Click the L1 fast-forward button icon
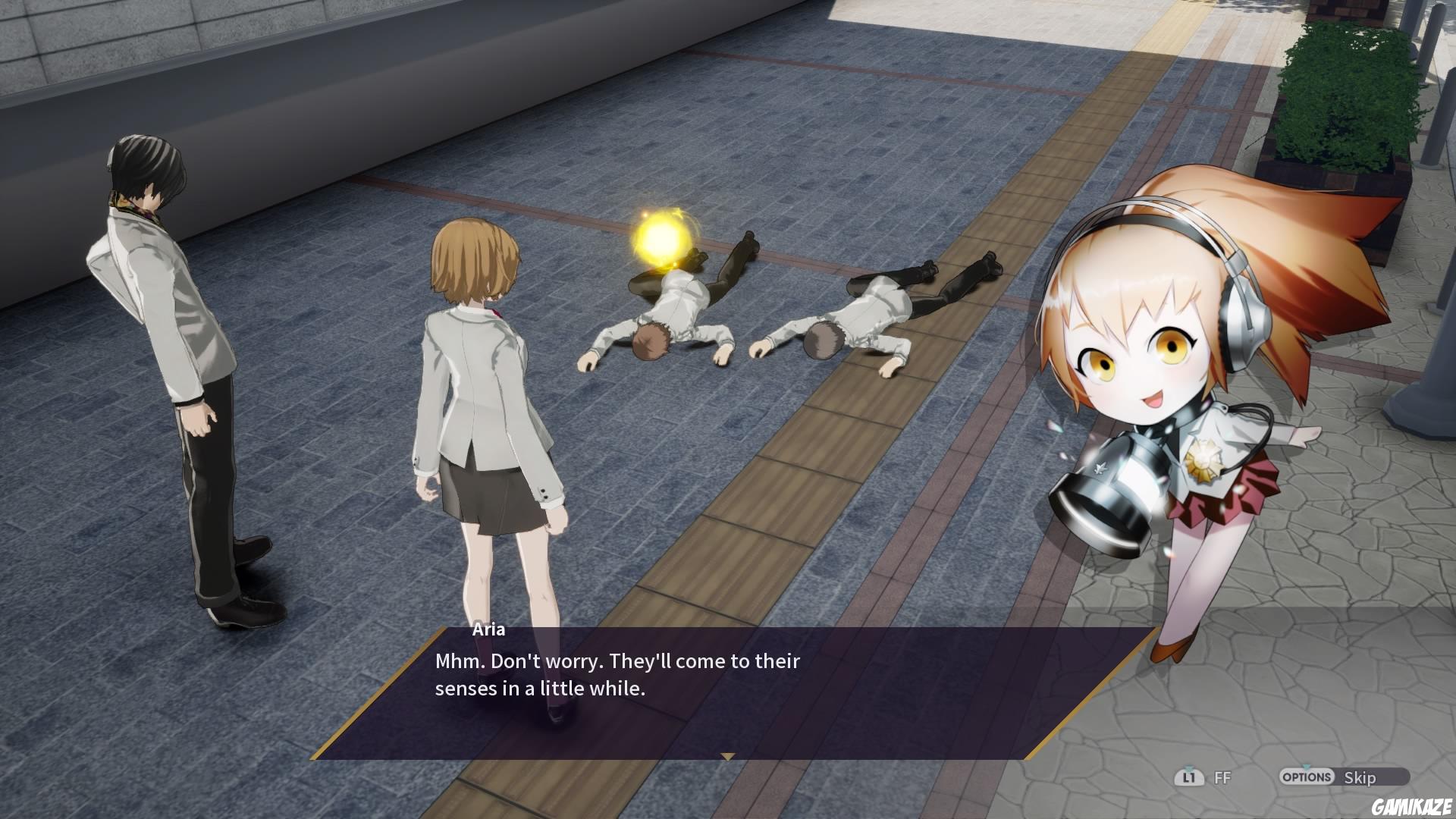Screen dimensions: 1456x819 [1189, 777]
